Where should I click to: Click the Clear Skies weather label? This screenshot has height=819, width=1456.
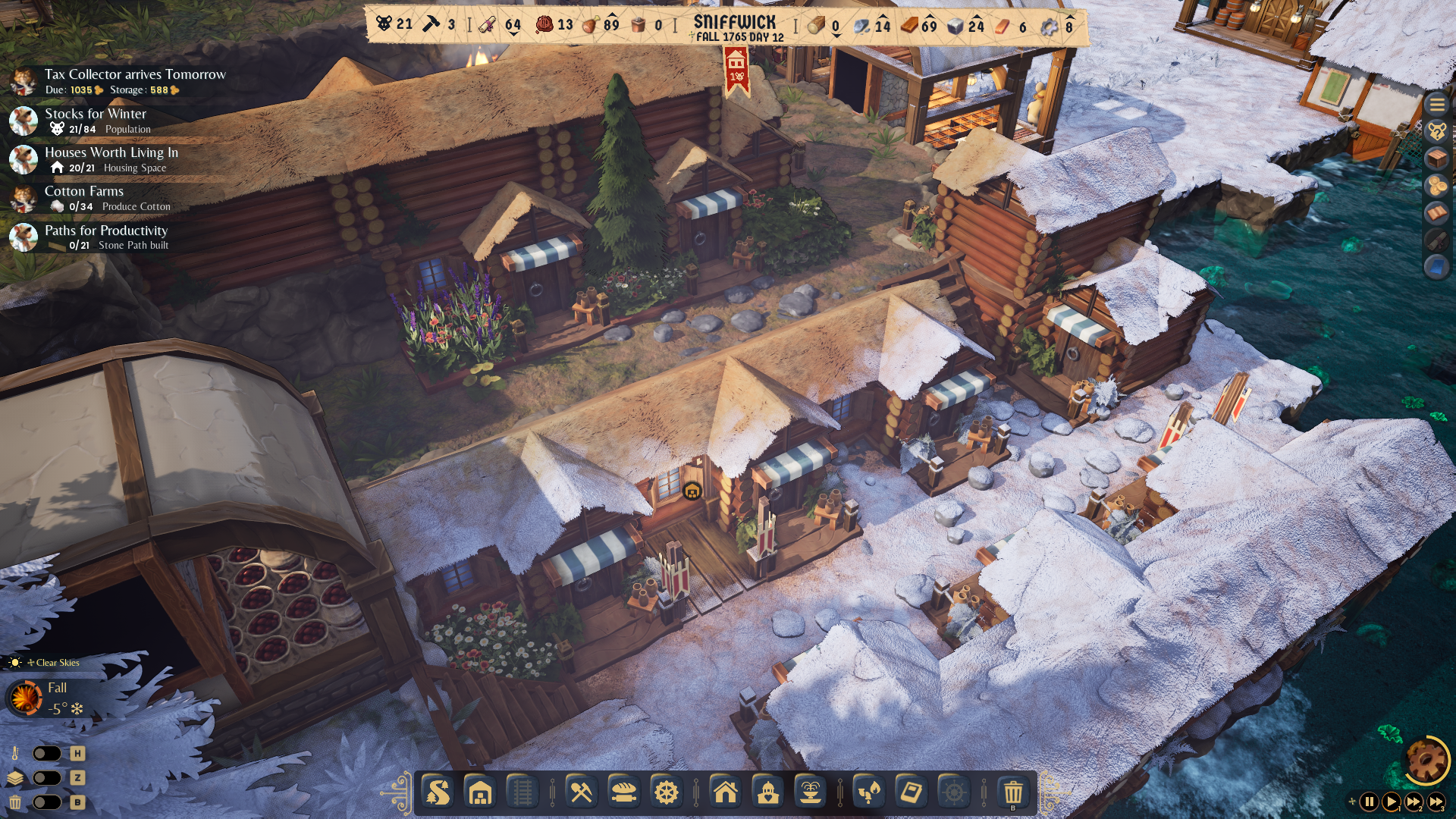coord(52,662)
